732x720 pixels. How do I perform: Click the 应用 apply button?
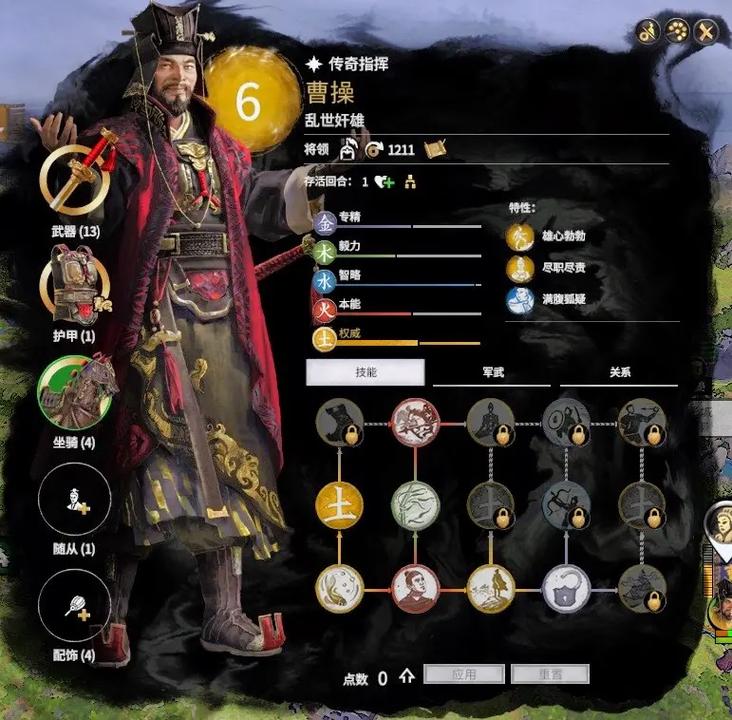coord(462,675)
